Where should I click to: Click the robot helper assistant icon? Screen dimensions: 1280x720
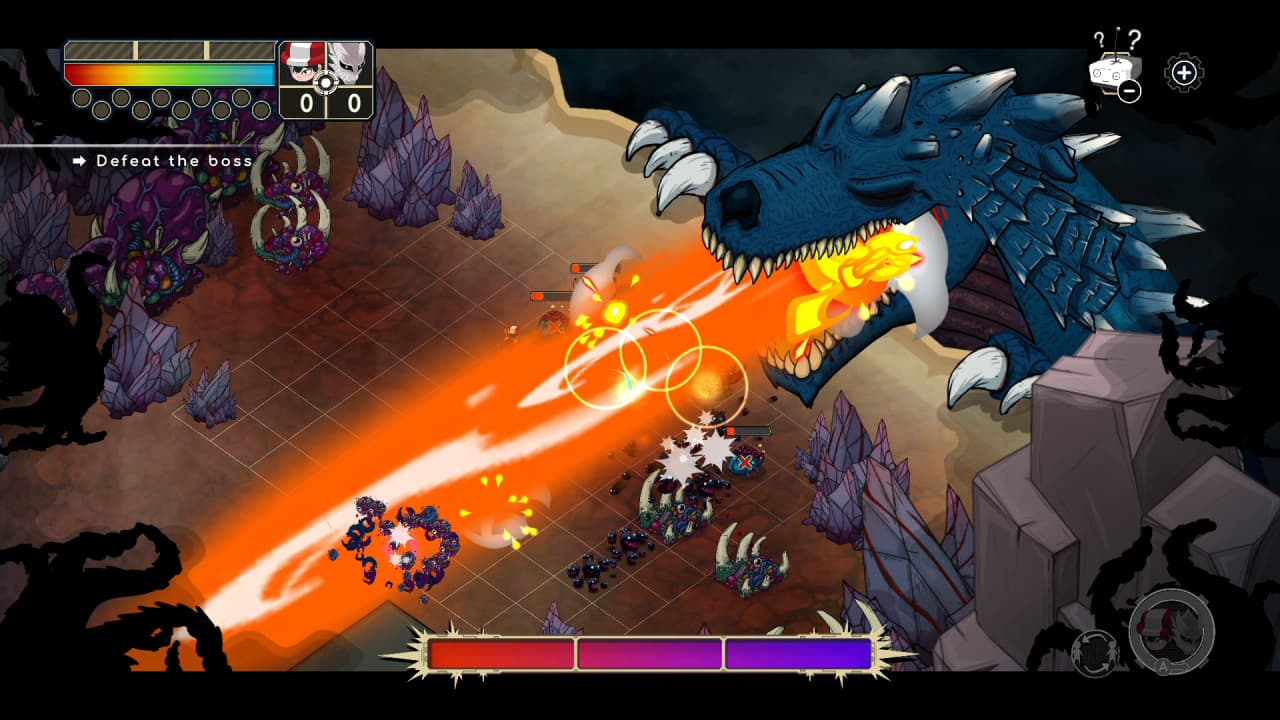click(x=1111, y=73)
